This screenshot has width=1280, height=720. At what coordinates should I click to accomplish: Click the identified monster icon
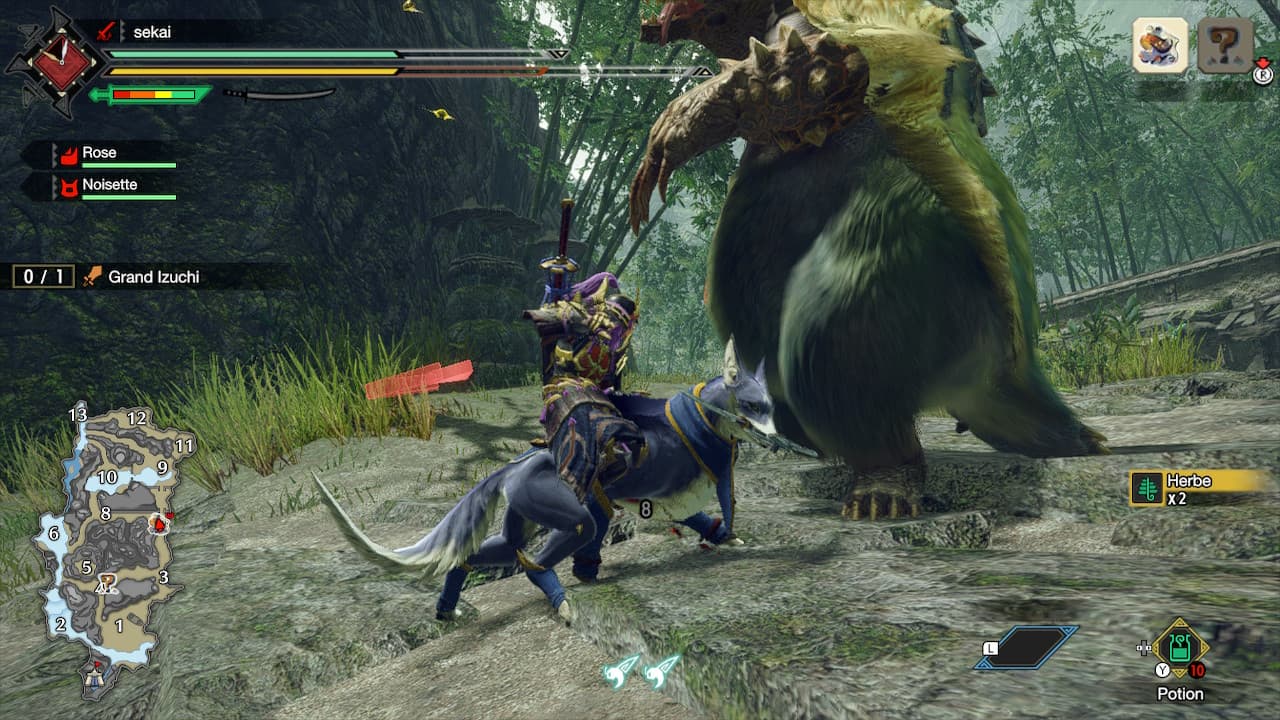tap(1160, 46)
